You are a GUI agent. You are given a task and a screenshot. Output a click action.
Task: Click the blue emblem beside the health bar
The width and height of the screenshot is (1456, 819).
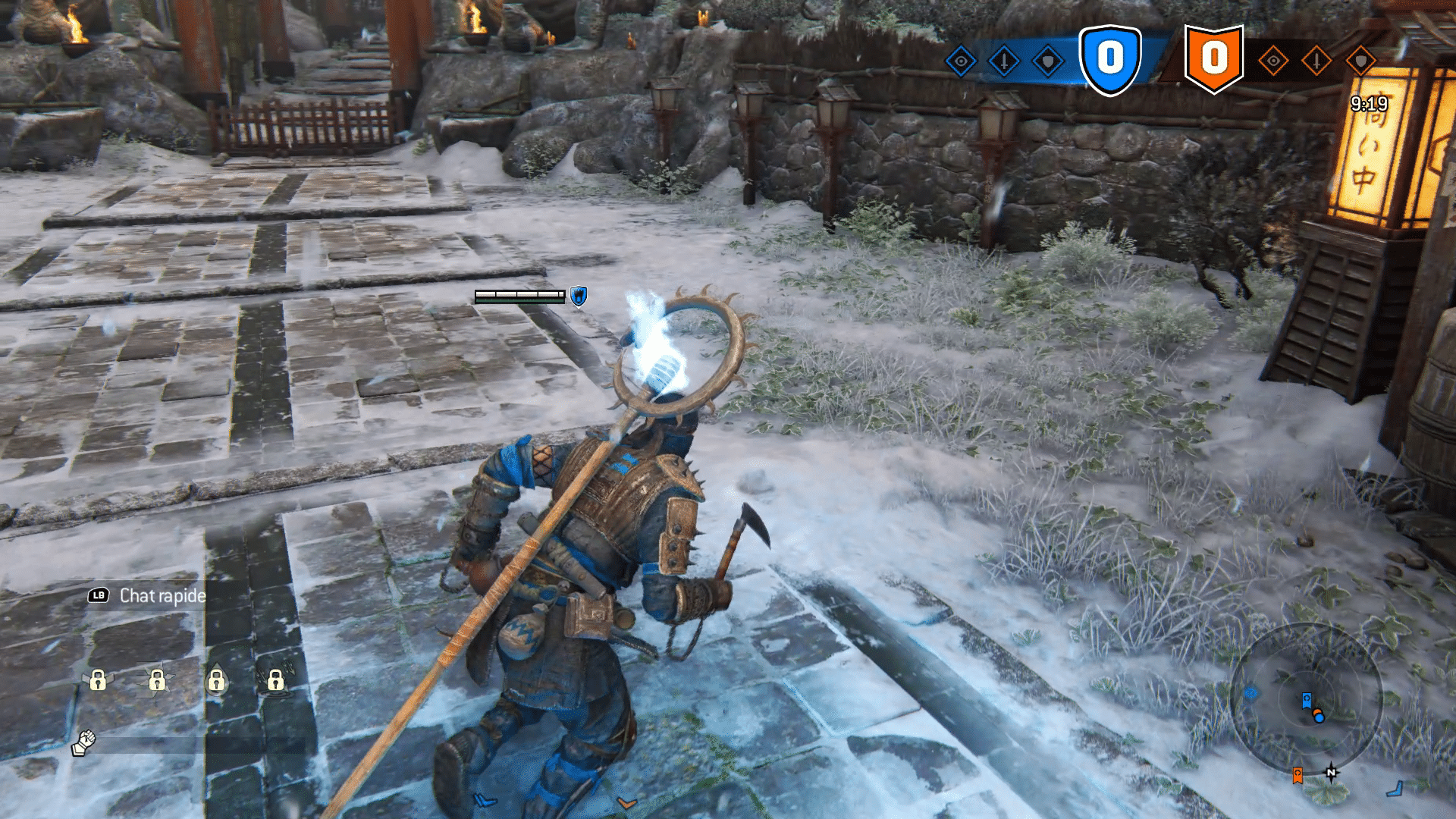[x=579, y=297]
